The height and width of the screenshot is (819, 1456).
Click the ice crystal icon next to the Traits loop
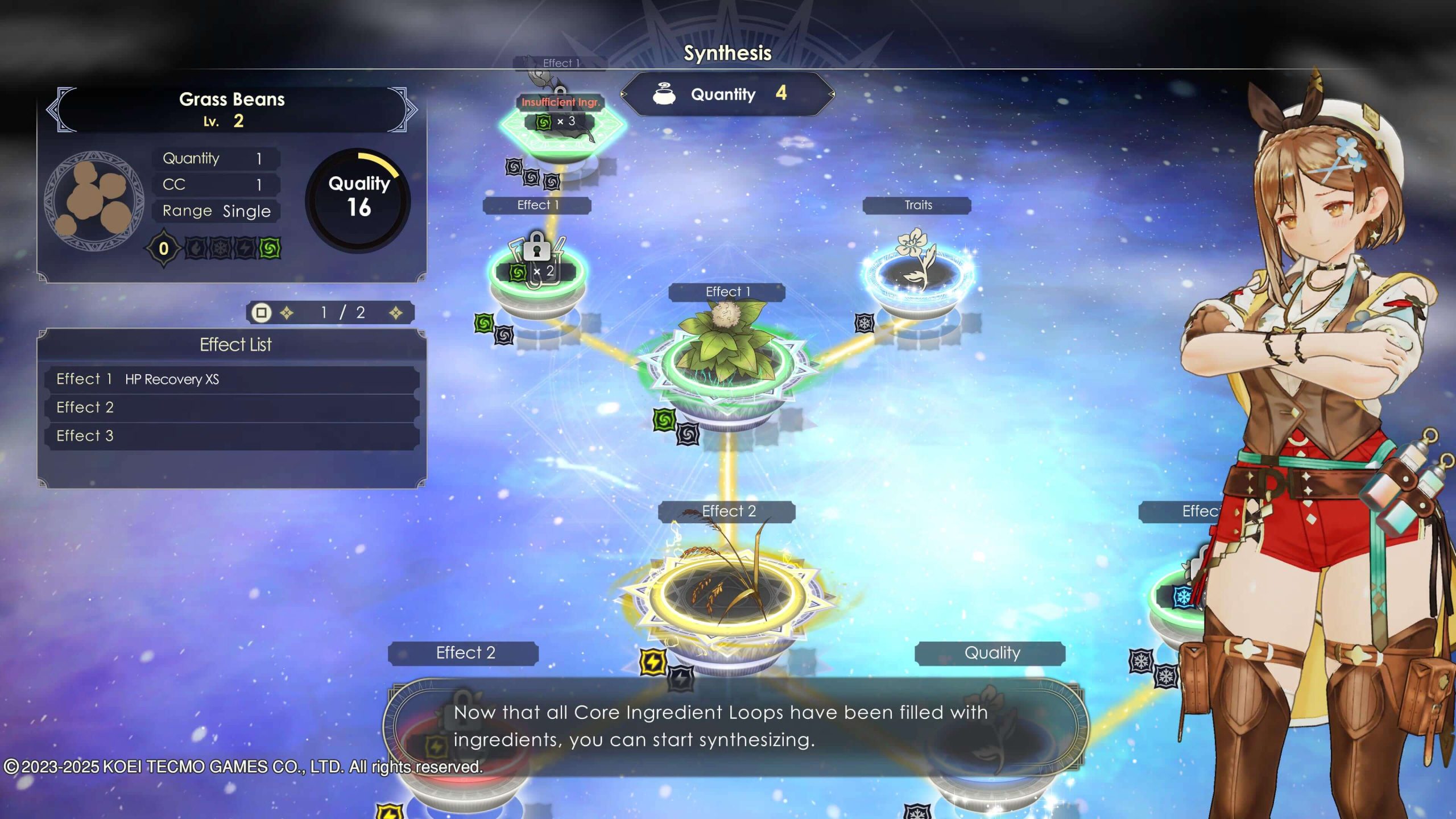[x=865, y=323]
